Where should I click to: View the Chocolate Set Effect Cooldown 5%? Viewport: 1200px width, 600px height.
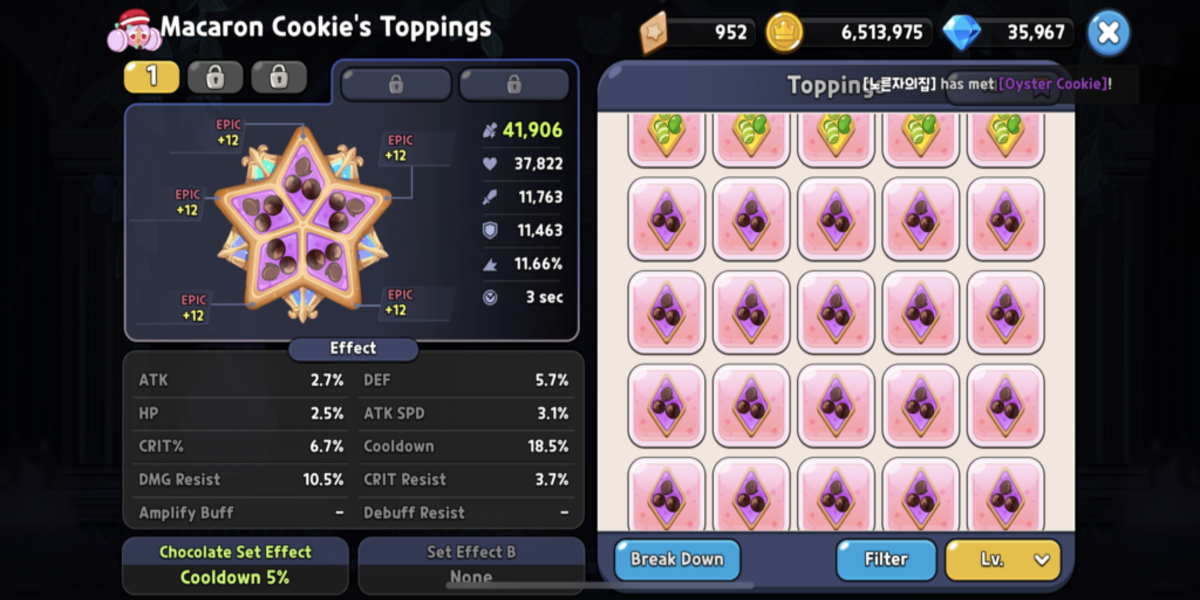click(235, 565)
